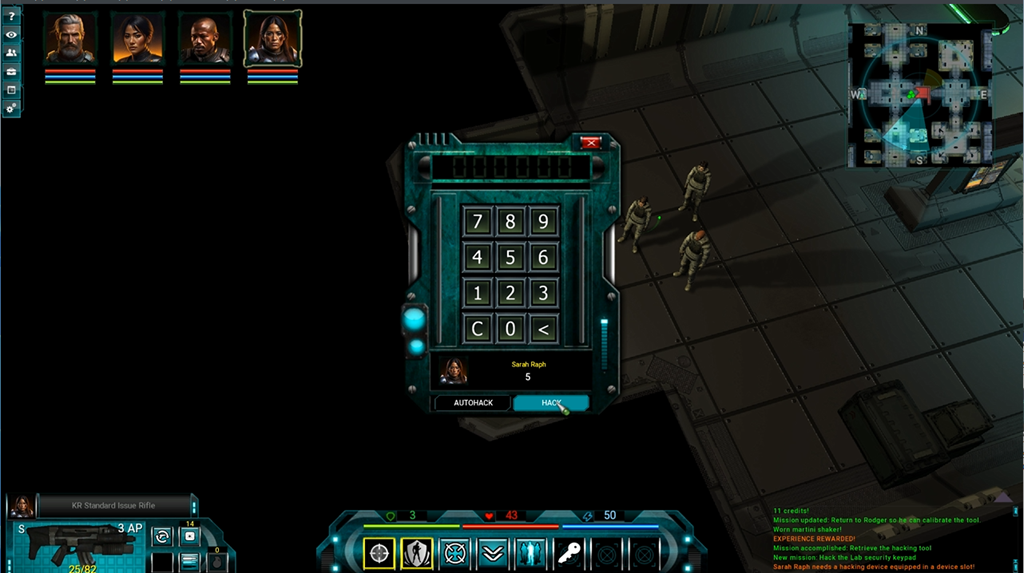Tap the 5 key on the keypad
Viewport: 1024px width, 573px height.
(510, 258)
